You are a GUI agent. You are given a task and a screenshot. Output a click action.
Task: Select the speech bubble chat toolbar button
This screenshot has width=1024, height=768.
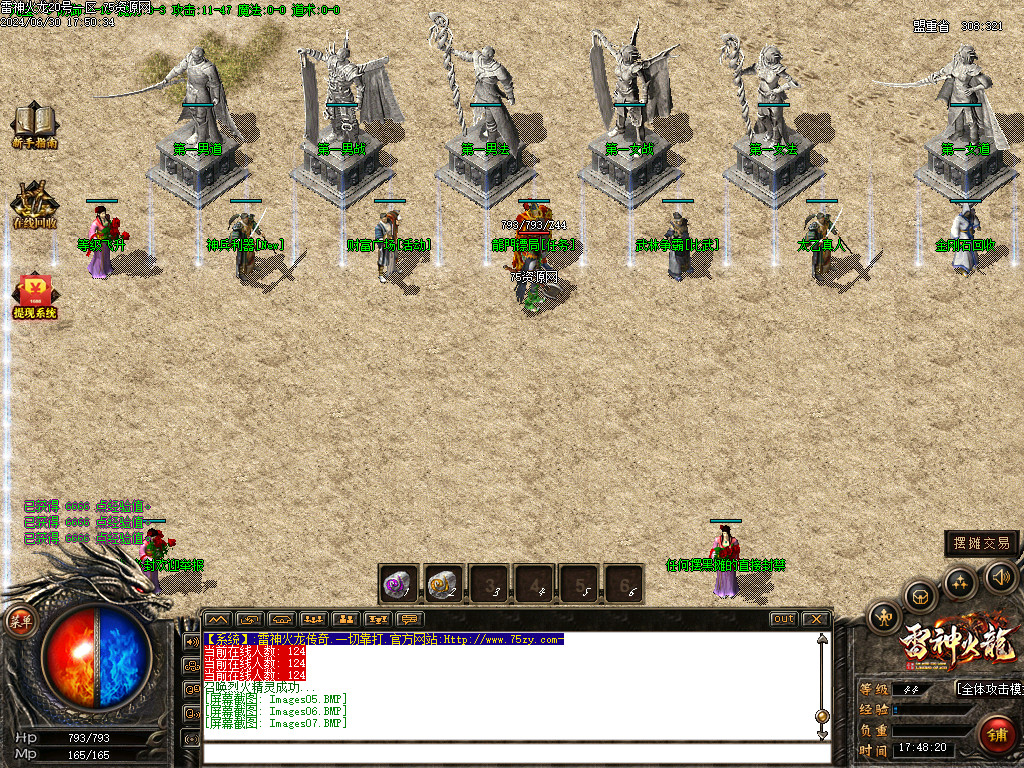[x=408, y=619]
